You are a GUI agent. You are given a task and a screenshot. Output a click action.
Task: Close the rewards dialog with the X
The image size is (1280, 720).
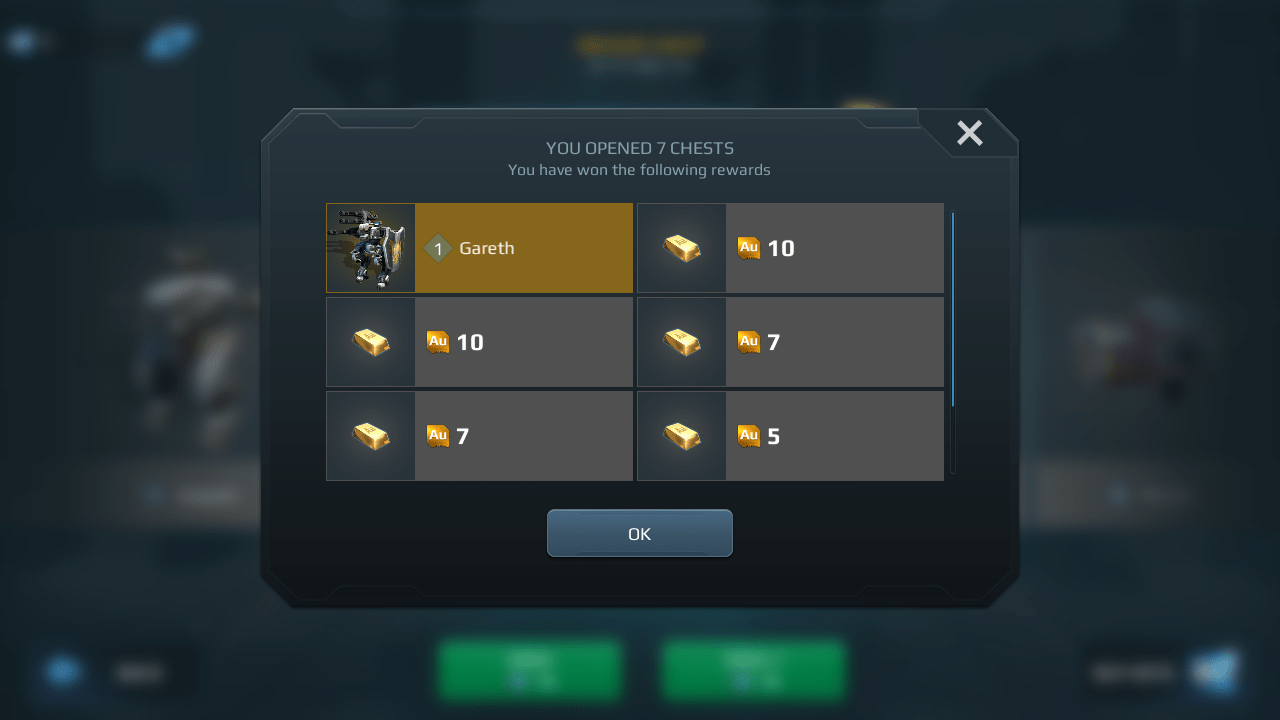(968, 132)
